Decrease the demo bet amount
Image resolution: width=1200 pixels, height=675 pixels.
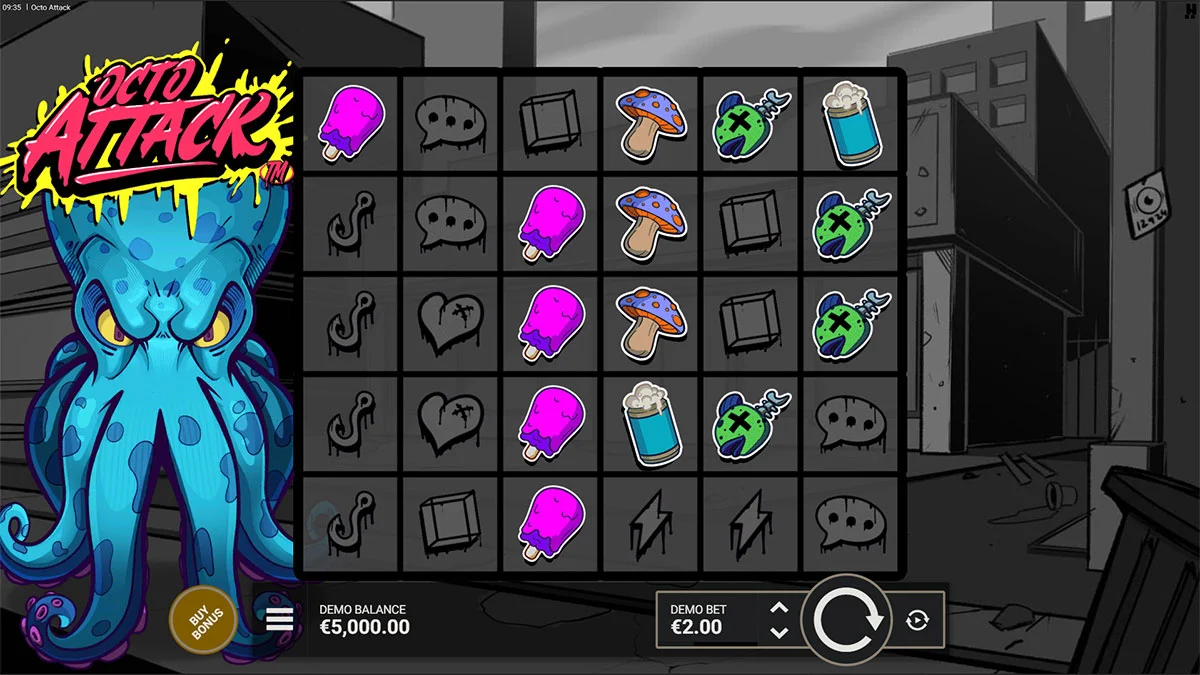click(780, 633)
